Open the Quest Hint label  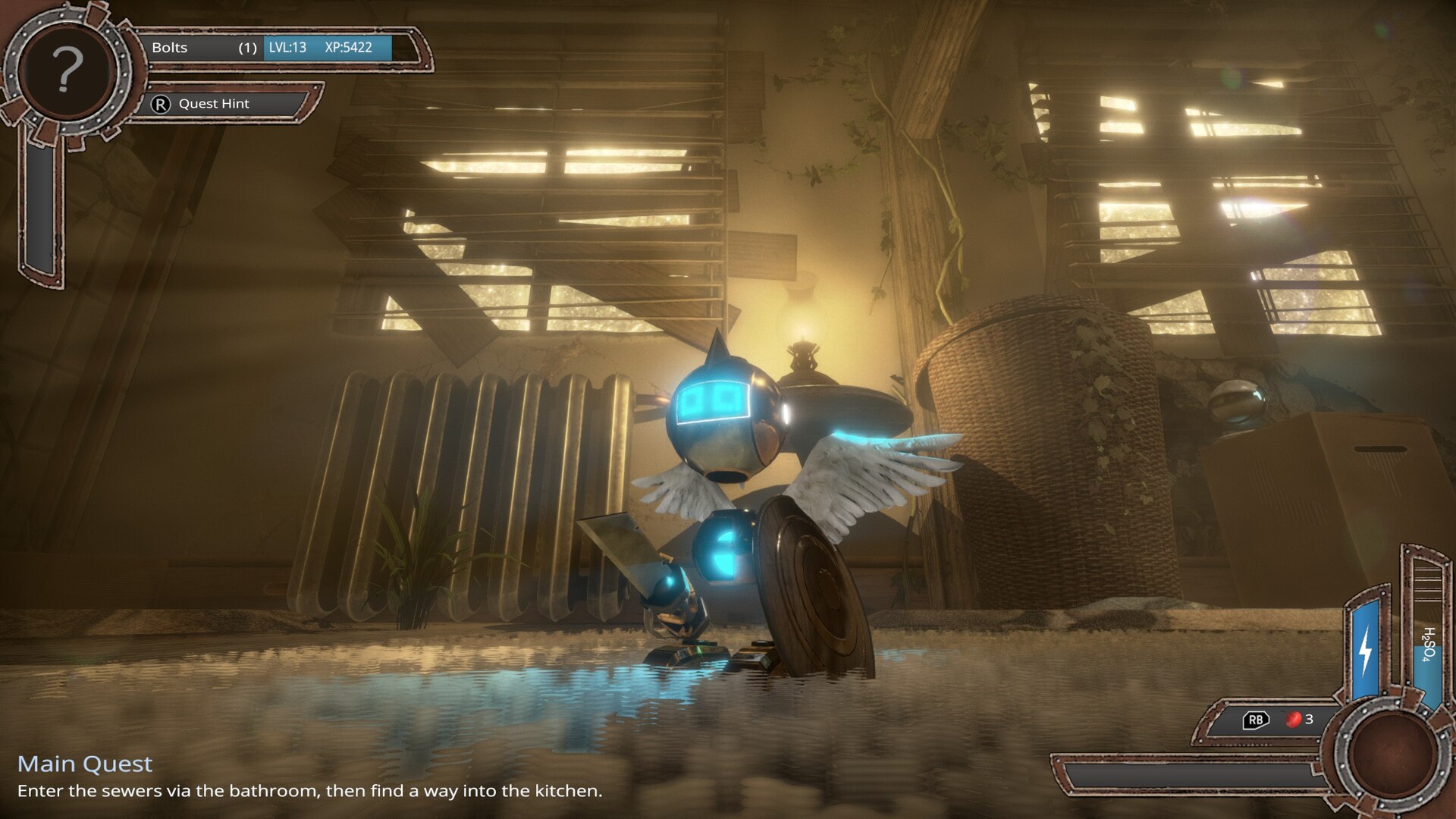pyautogui.click(x=213, y=104)
